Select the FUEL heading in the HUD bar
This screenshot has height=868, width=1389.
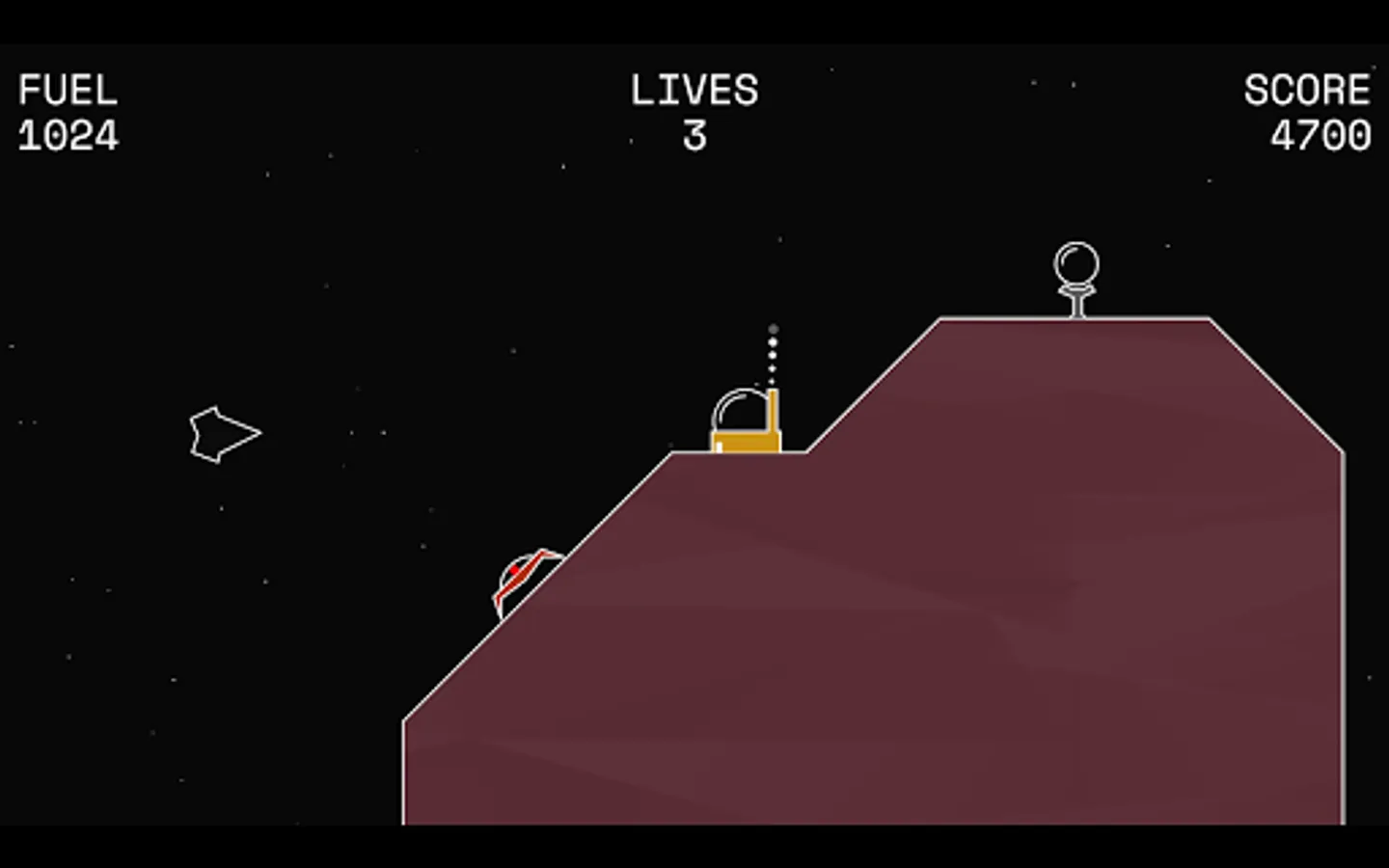coord(68,90)
